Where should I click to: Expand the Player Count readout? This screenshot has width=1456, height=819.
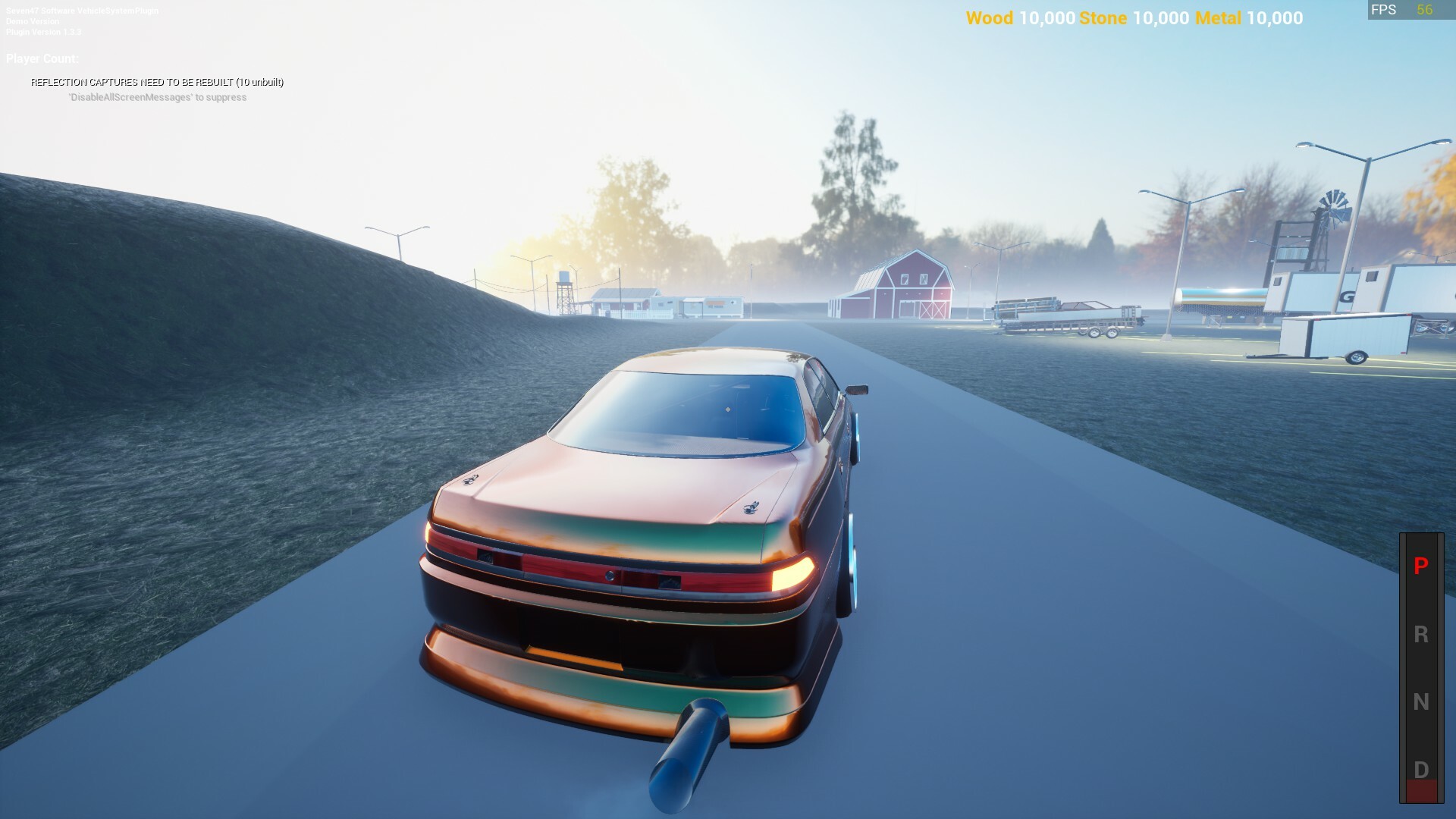click(41, 58)
